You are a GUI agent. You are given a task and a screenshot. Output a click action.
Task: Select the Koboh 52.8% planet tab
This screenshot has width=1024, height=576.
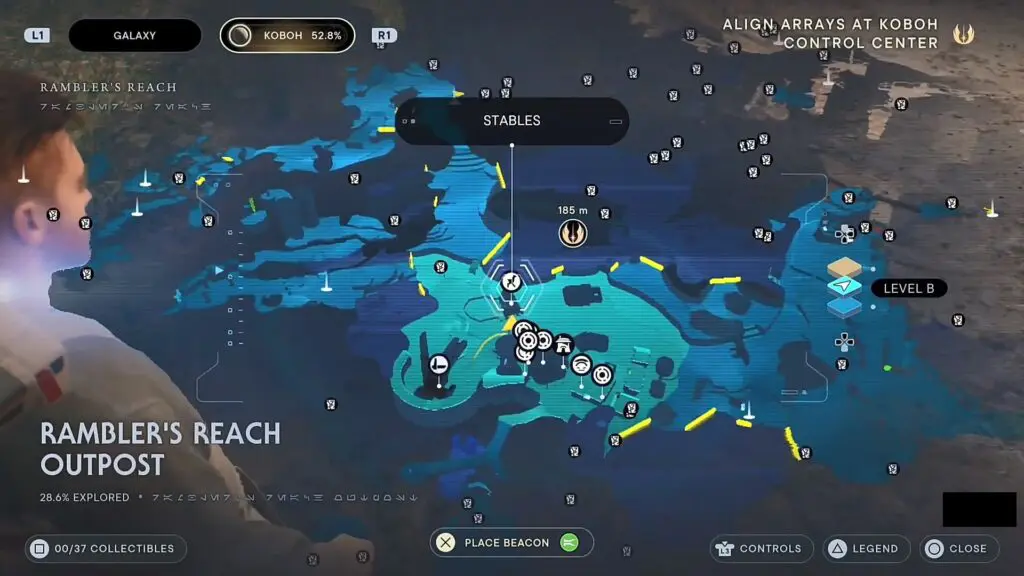[x=287, y=36]
